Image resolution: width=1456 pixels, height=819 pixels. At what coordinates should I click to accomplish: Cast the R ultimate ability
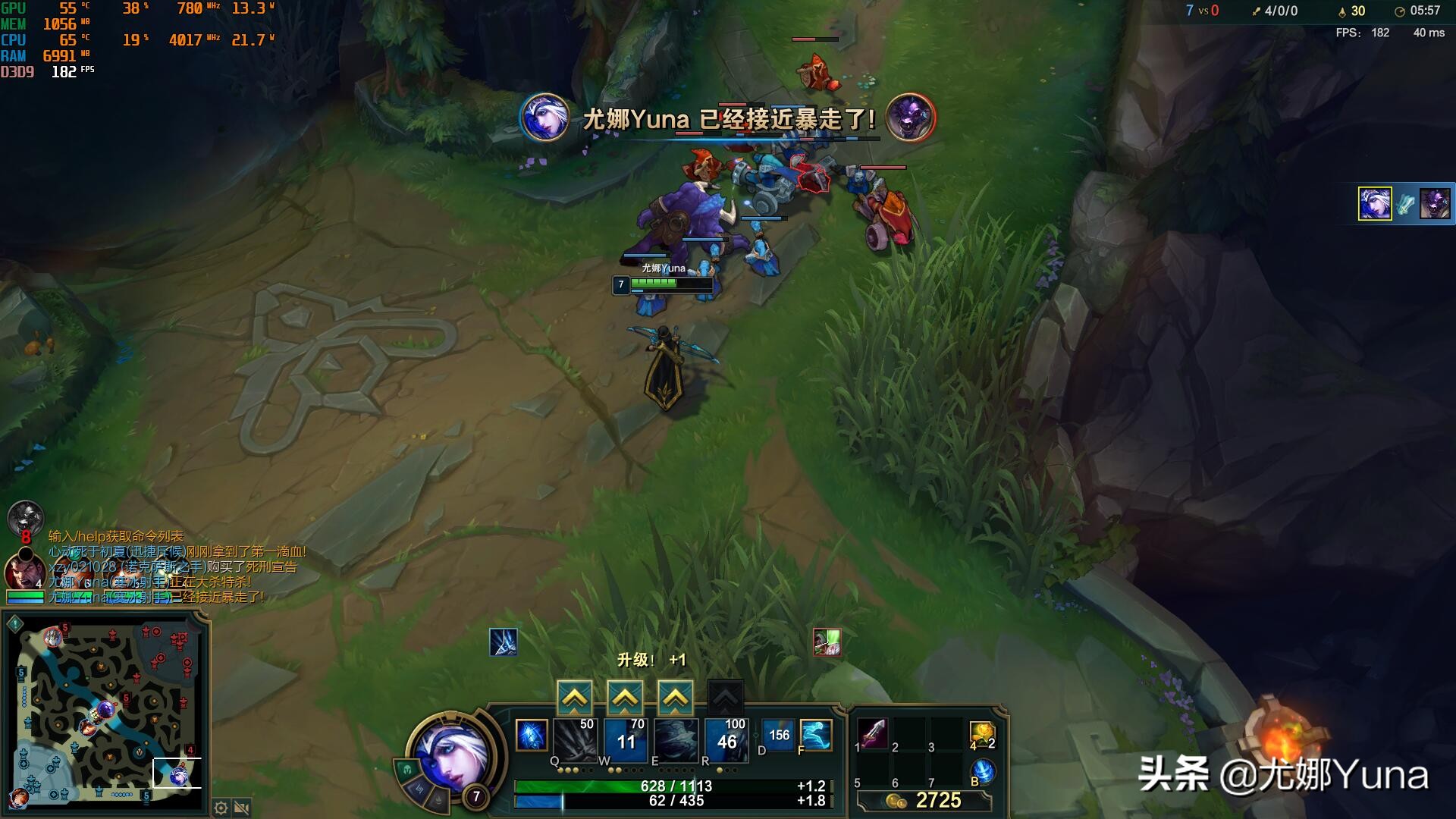726,739
